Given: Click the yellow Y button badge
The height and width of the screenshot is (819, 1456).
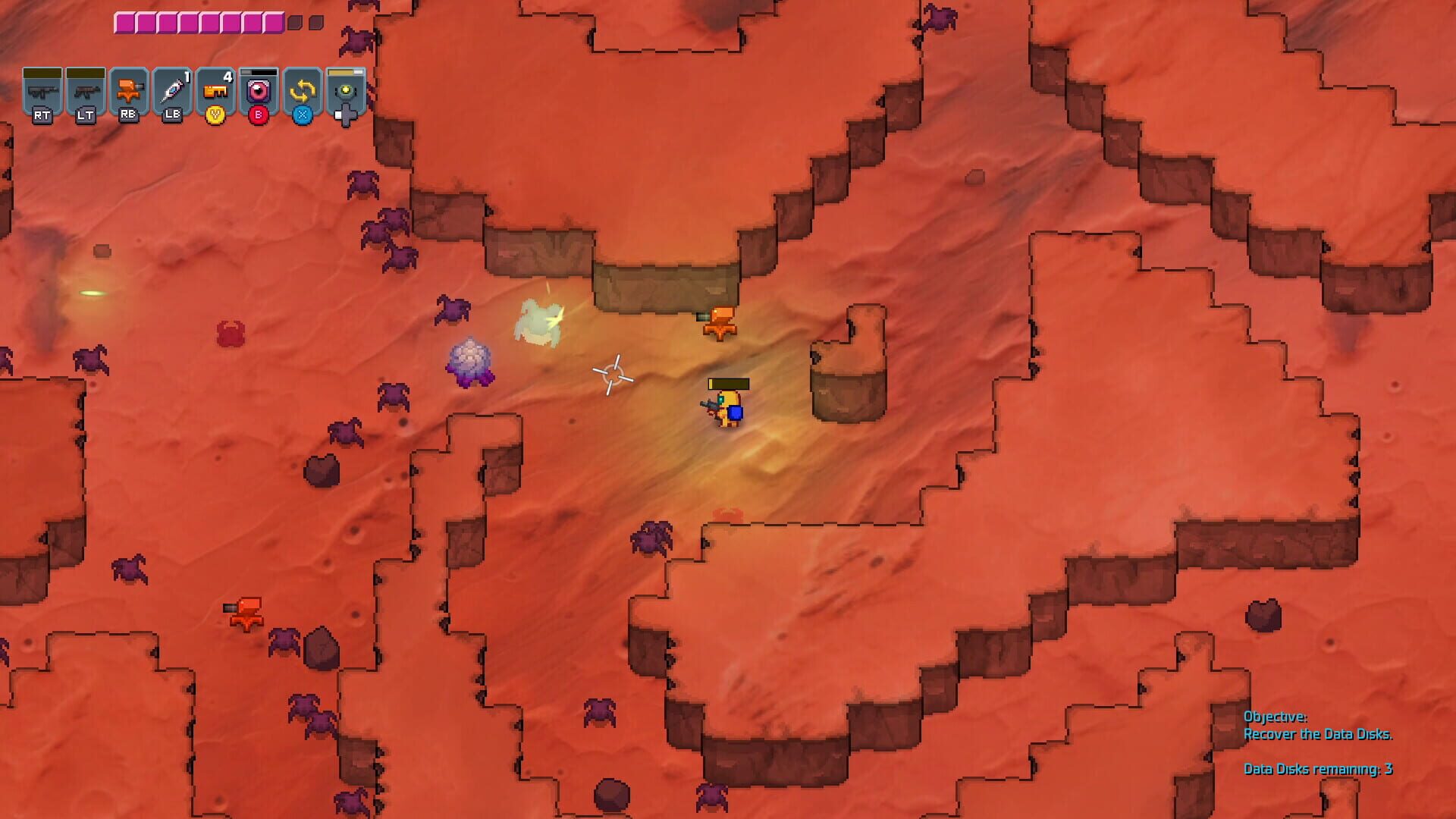Looking at the screenshot, I should 215,115.
